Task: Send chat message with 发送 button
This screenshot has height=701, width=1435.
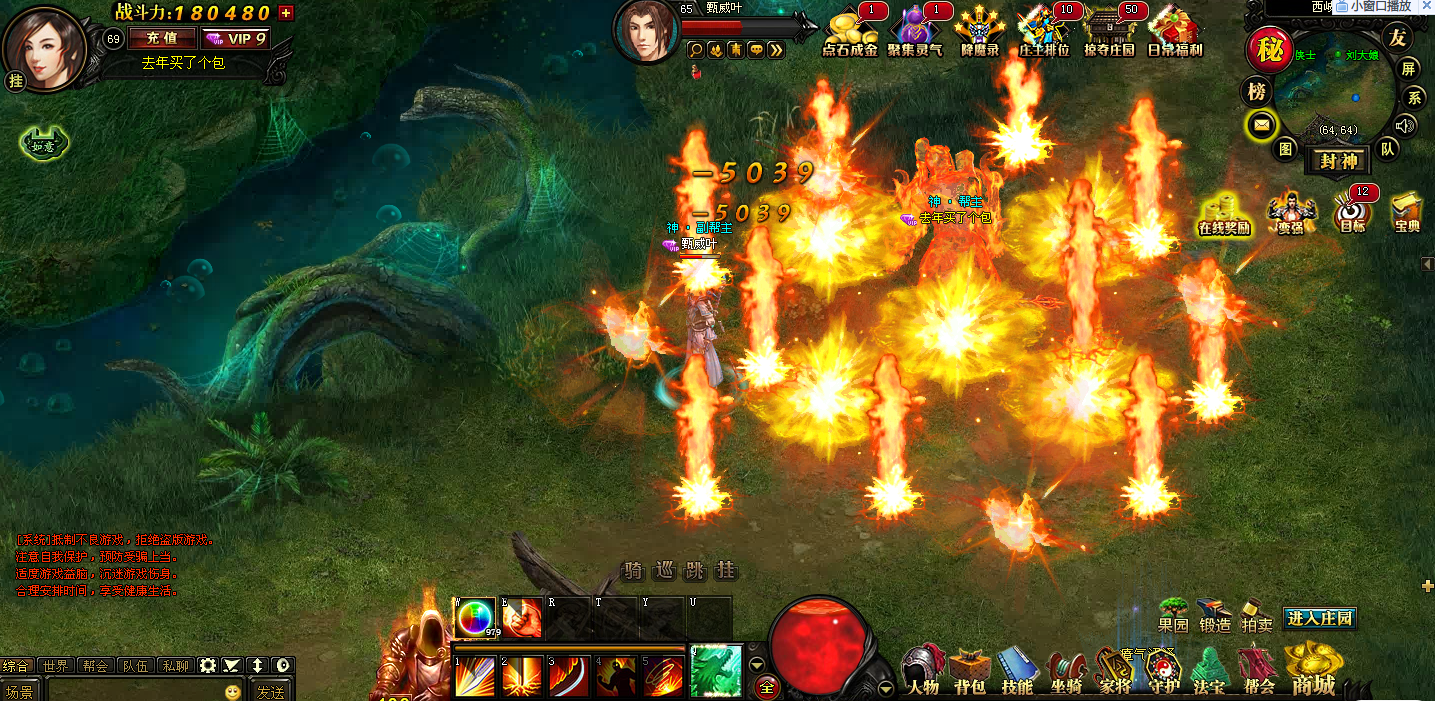Action: pos(270,691)
